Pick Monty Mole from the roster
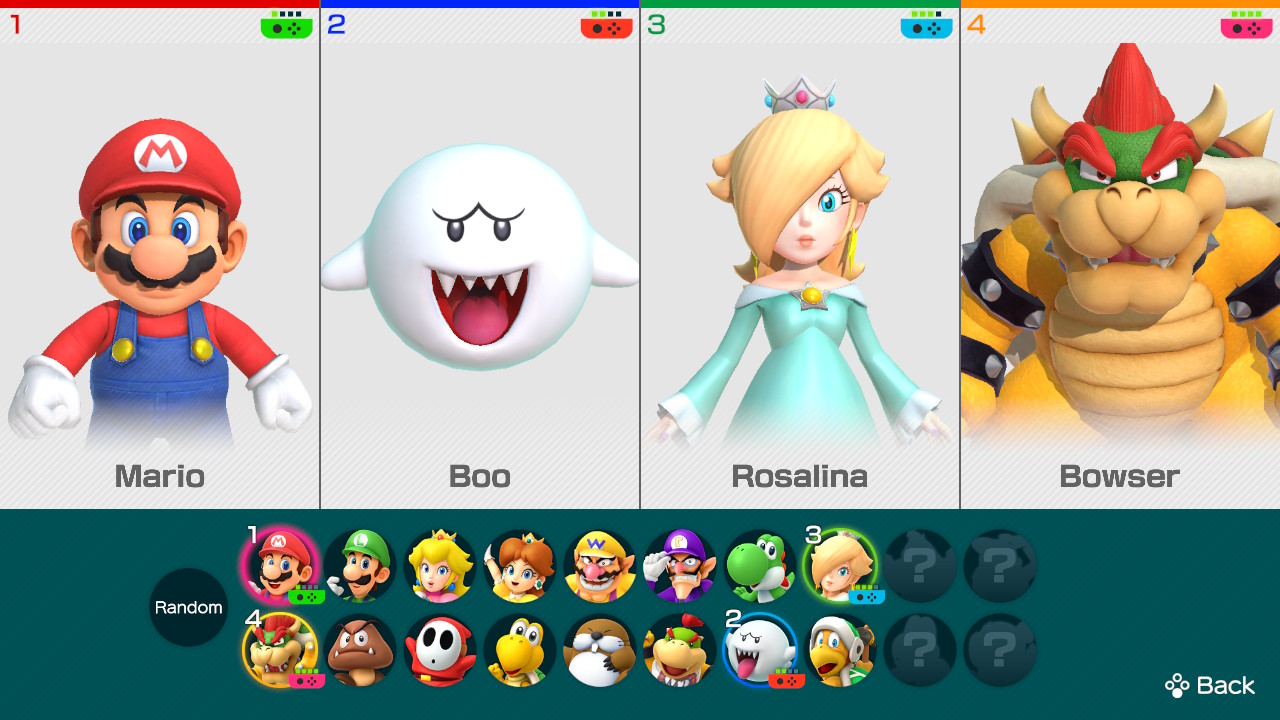1280x720 pixels. pos(600,650)
